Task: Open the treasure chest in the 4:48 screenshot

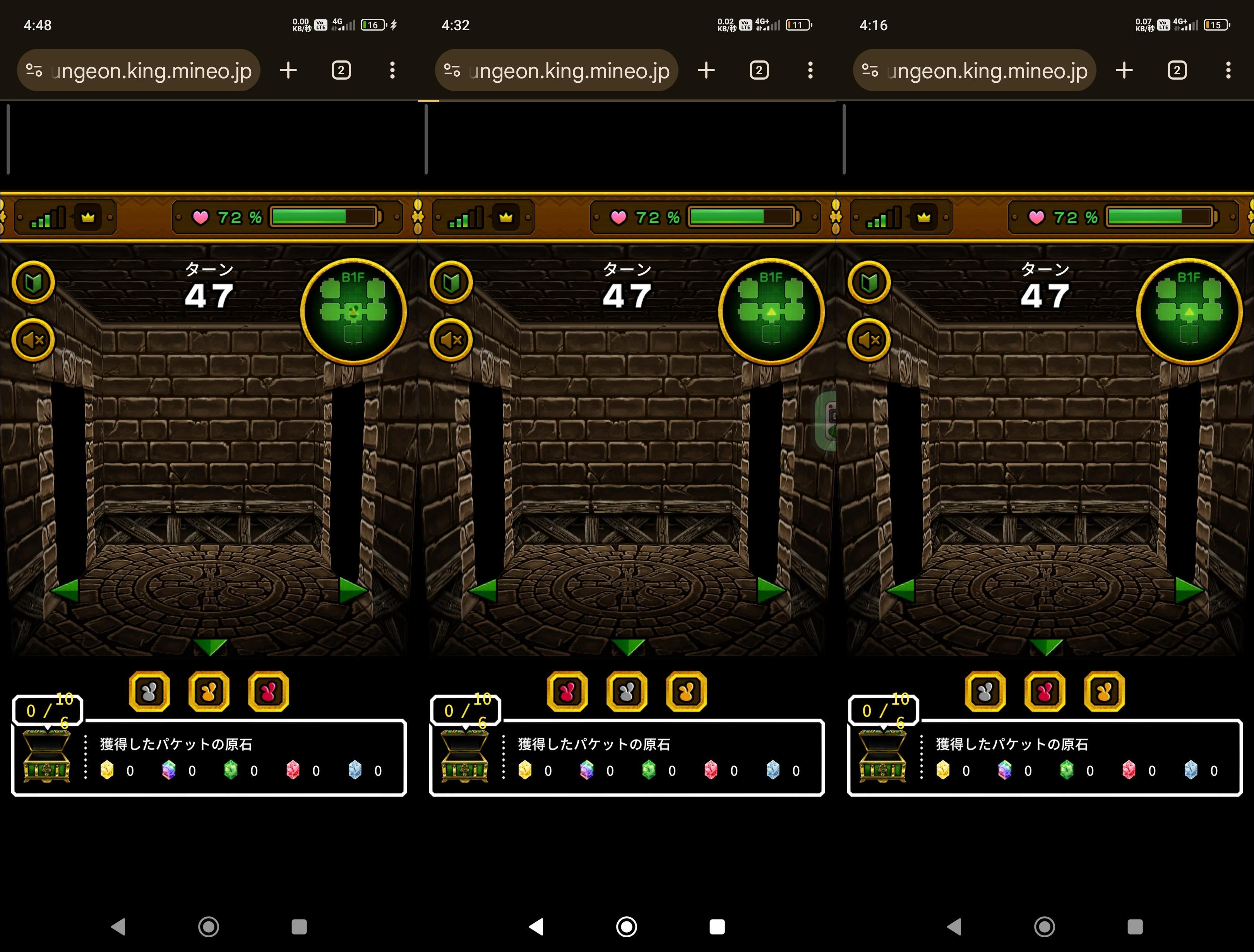Action: click(x=46, y=757)
